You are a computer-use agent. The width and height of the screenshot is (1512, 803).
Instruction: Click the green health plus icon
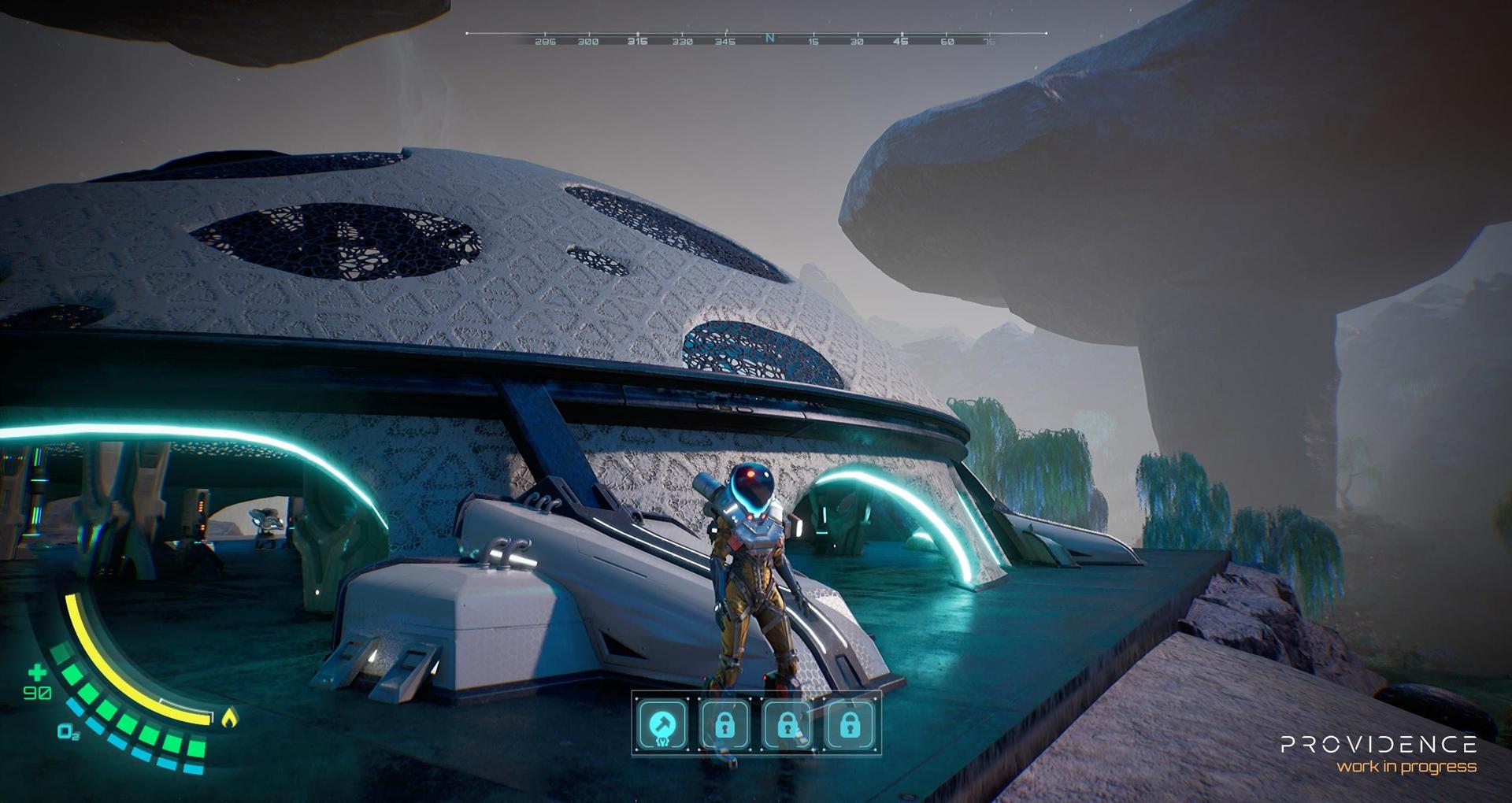(x=37, y=672)
